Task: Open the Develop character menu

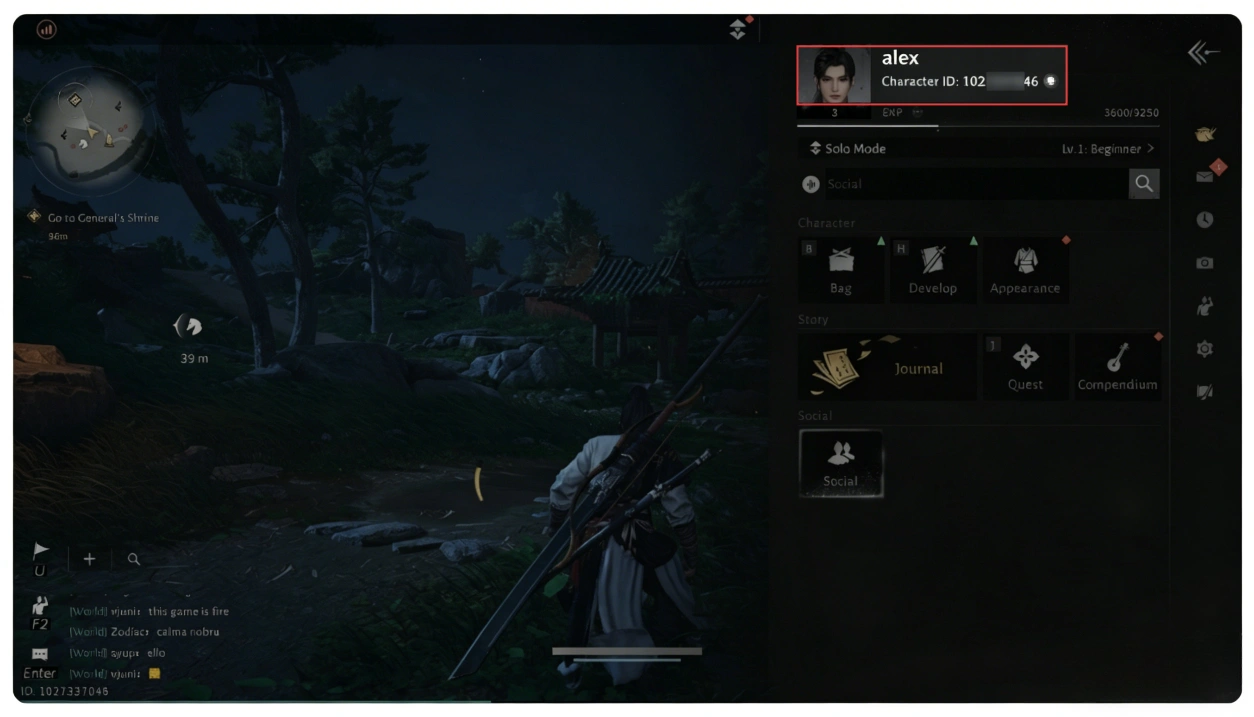Action: [x=932, y=269]
